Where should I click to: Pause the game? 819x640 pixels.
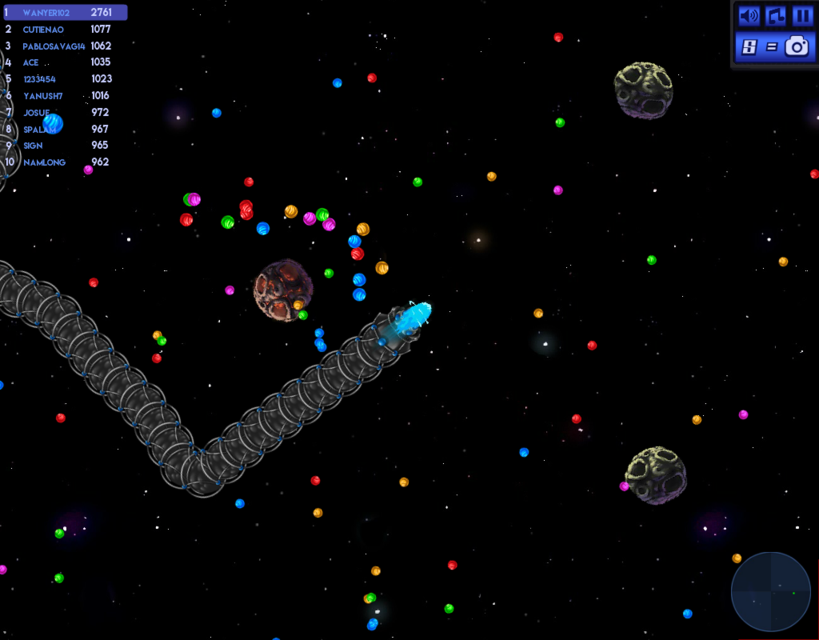[802, 16]
